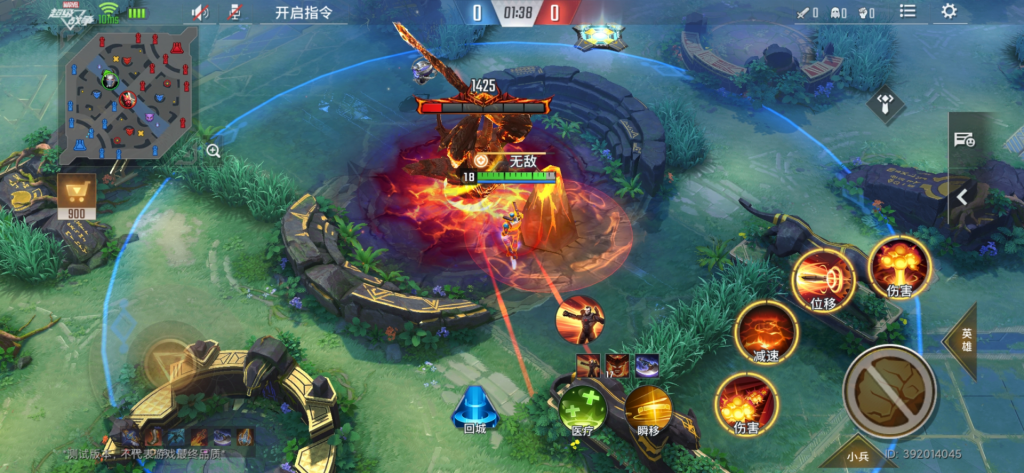Screen dimensions: 1024x473
Task: Zoom the minimap with the magnifier icon
Action: 213,151
